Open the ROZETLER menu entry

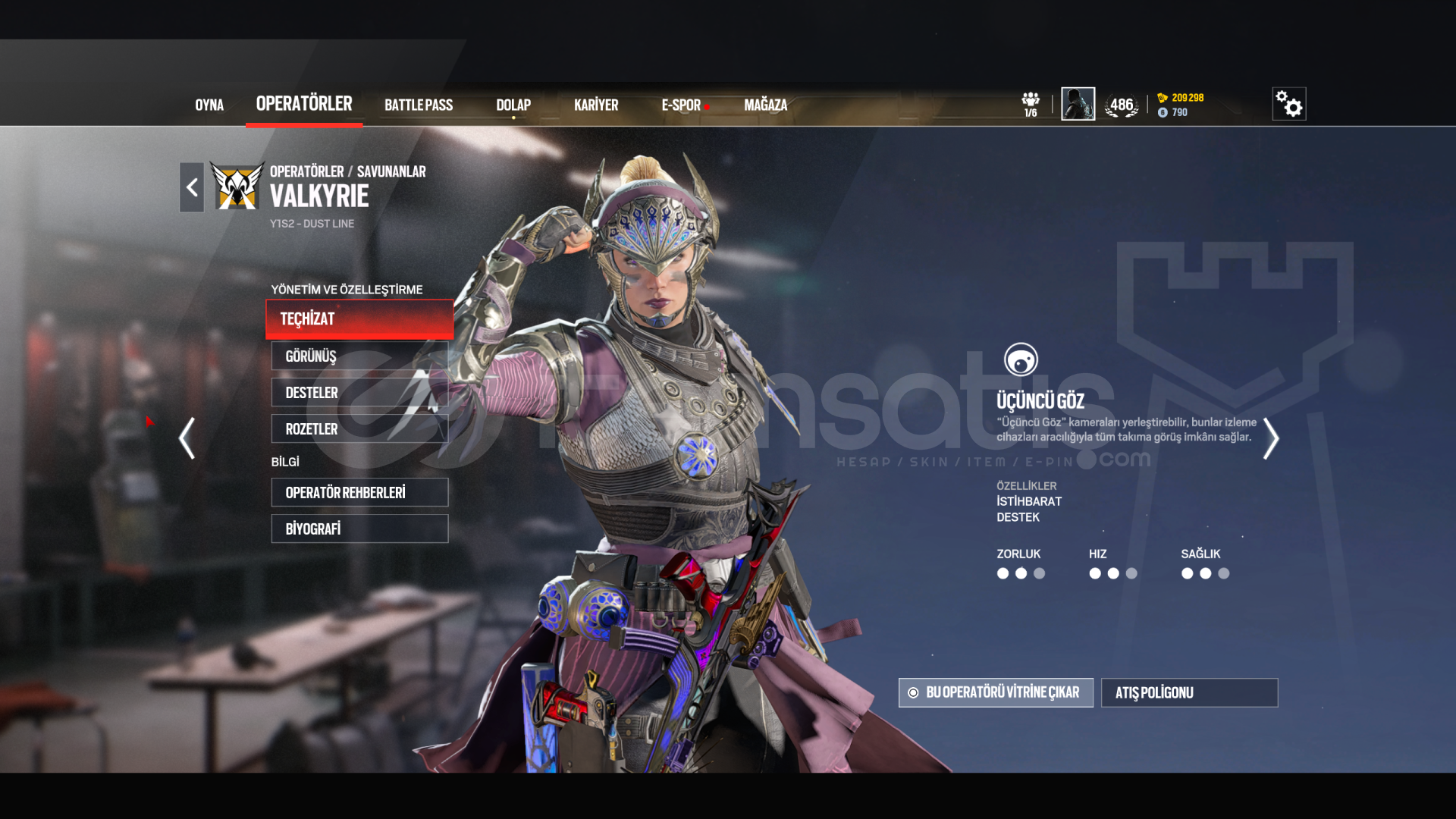359,428
